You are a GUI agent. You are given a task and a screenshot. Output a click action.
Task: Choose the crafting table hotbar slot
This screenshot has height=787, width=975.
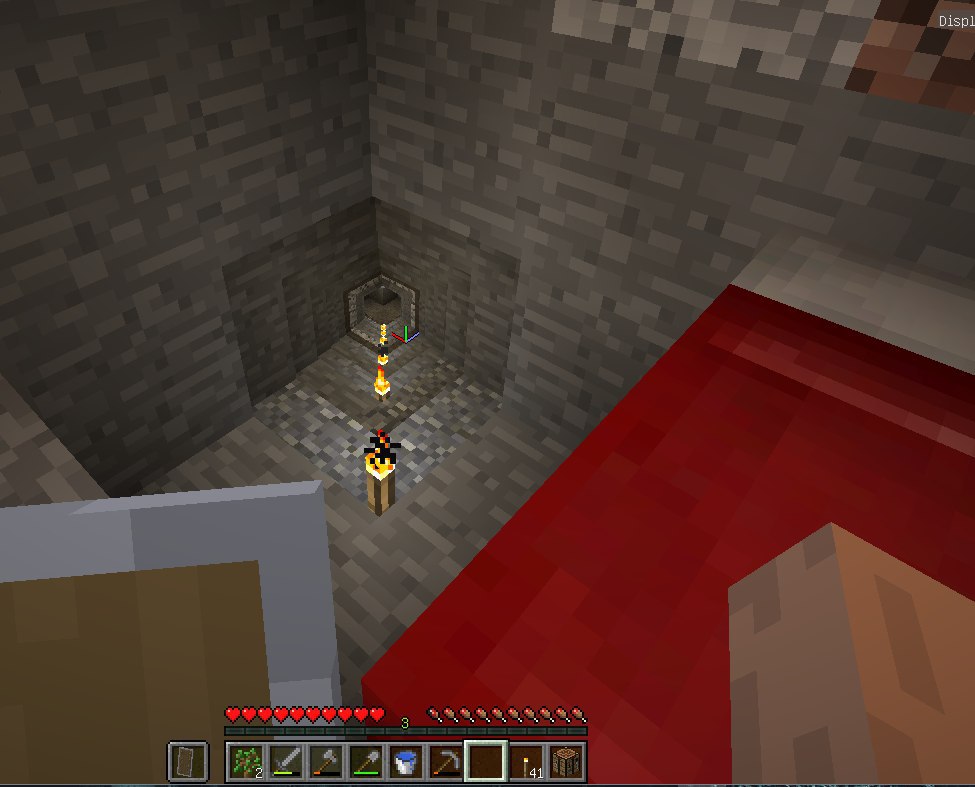click(566, 762)
